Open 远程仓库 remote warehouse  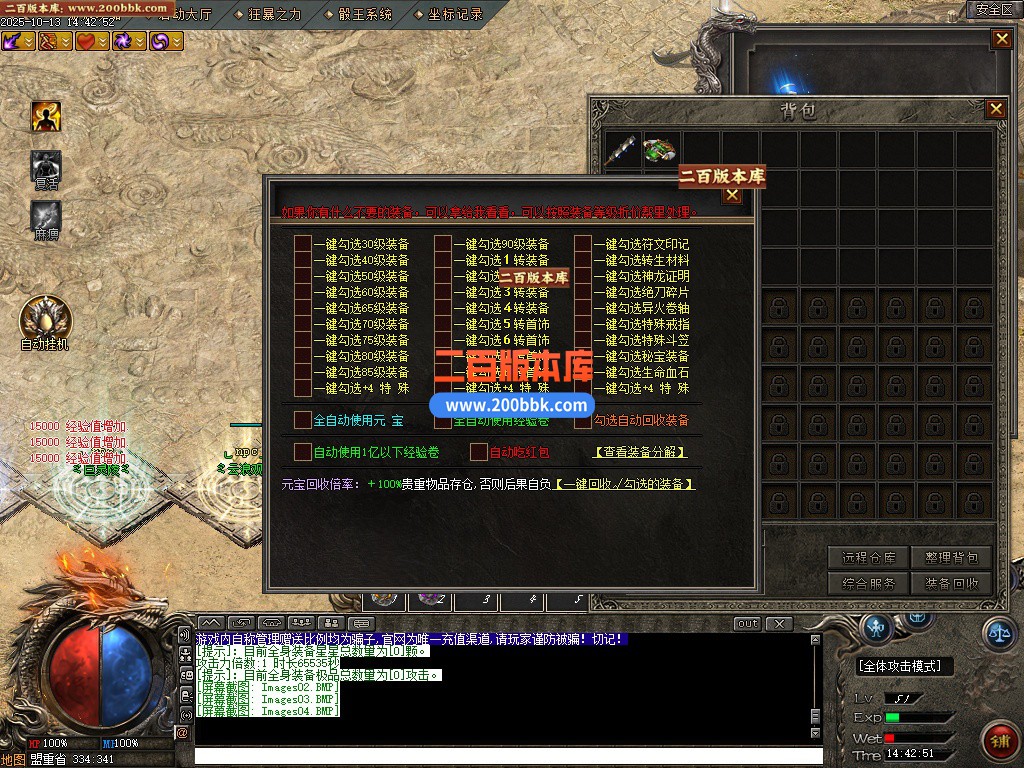click(x=868, y=558)
